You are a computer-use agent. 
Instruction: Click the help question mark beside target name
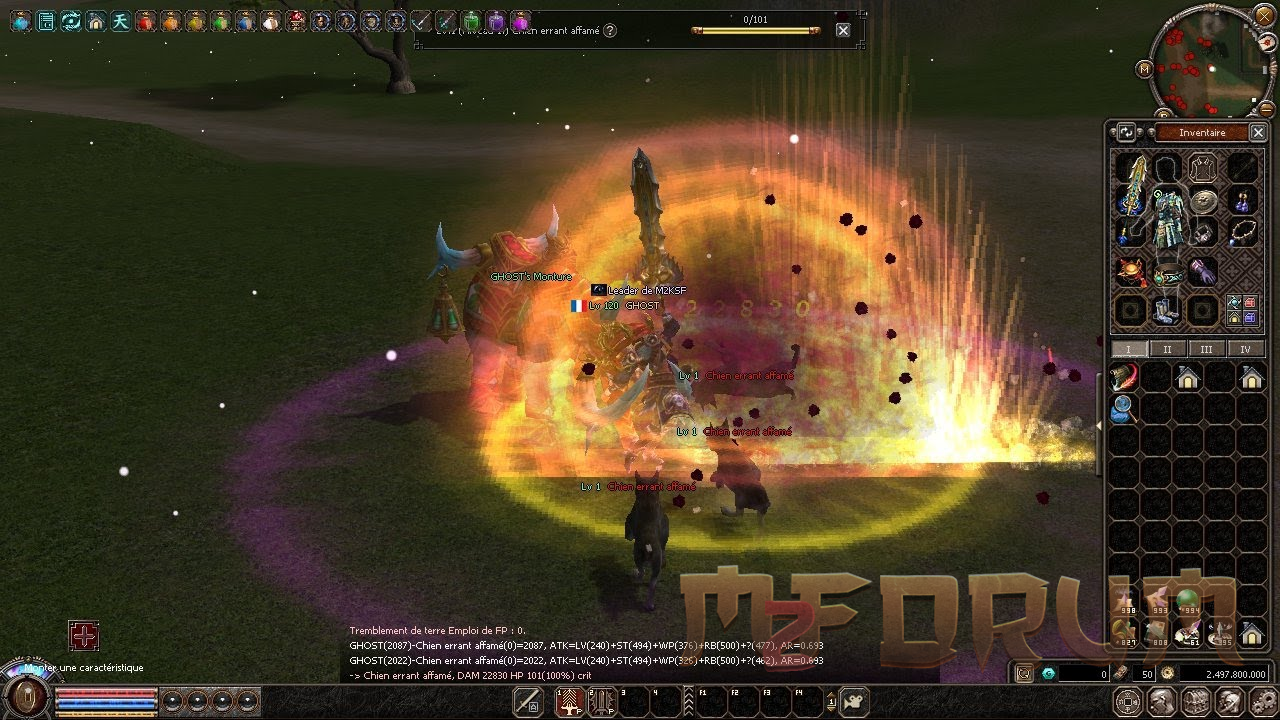tap(610, 31)
